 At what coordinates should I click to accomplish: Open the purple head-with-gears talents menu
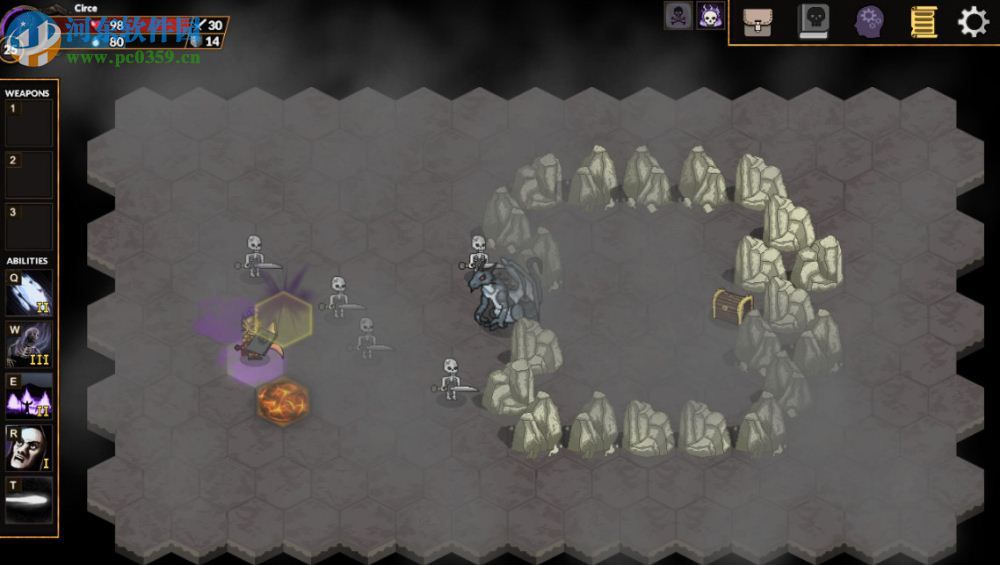pyautogui.click(x=869, y=22)
